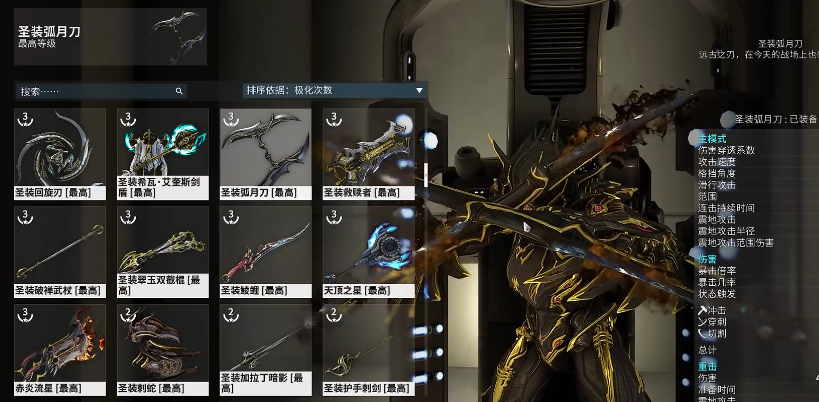Select the 圣装破禅武杖 staff

(60, 250)
